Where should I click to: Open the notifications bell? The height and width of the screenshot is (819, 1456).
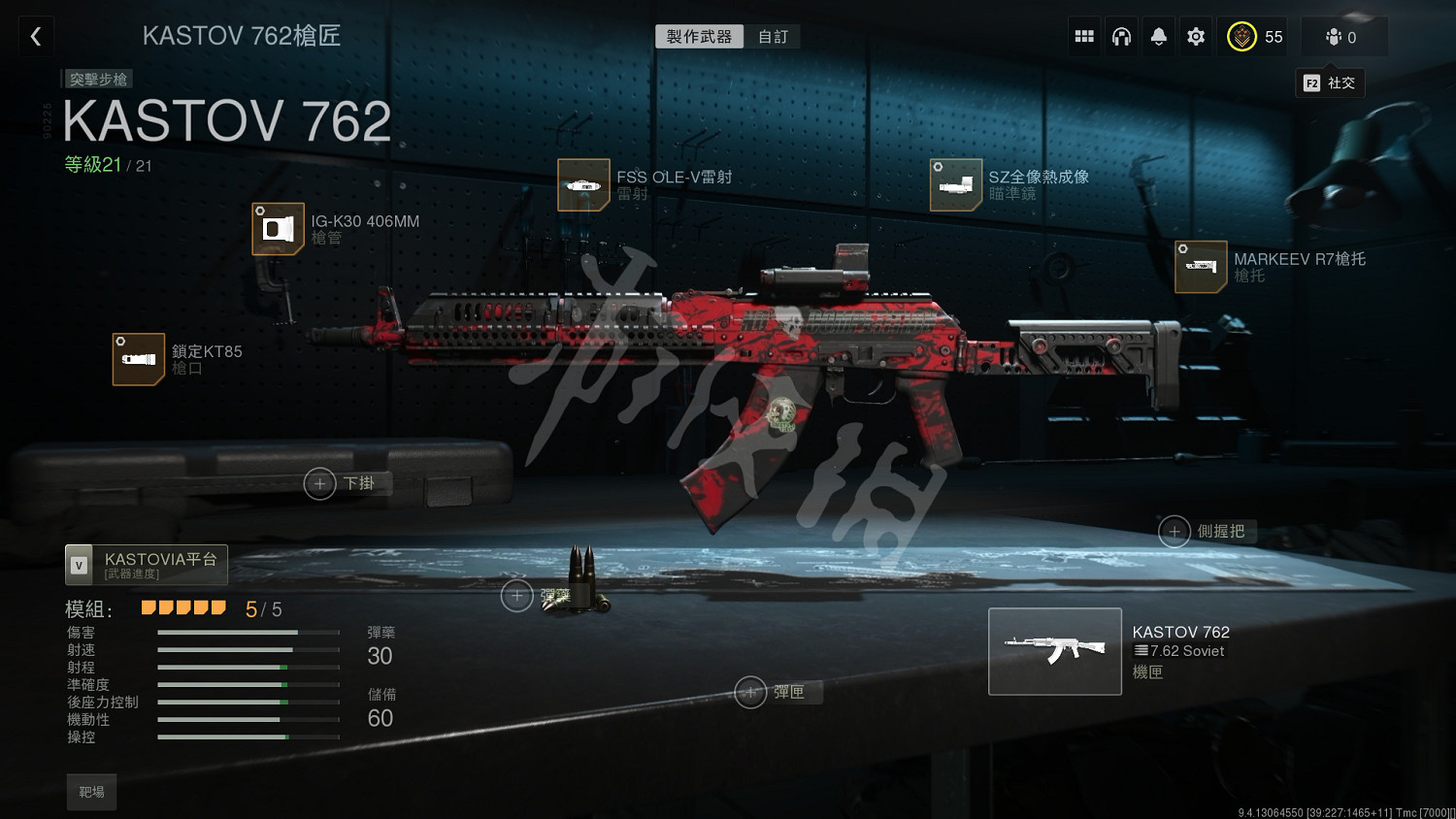click(1158, 37)
